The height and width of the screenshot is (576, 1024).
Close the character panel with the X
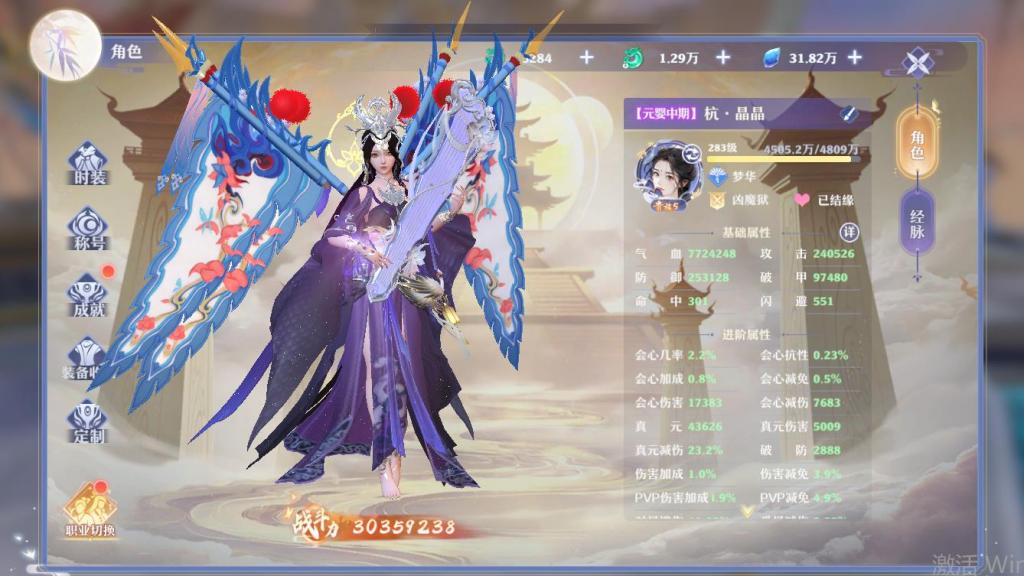[918, 62]
